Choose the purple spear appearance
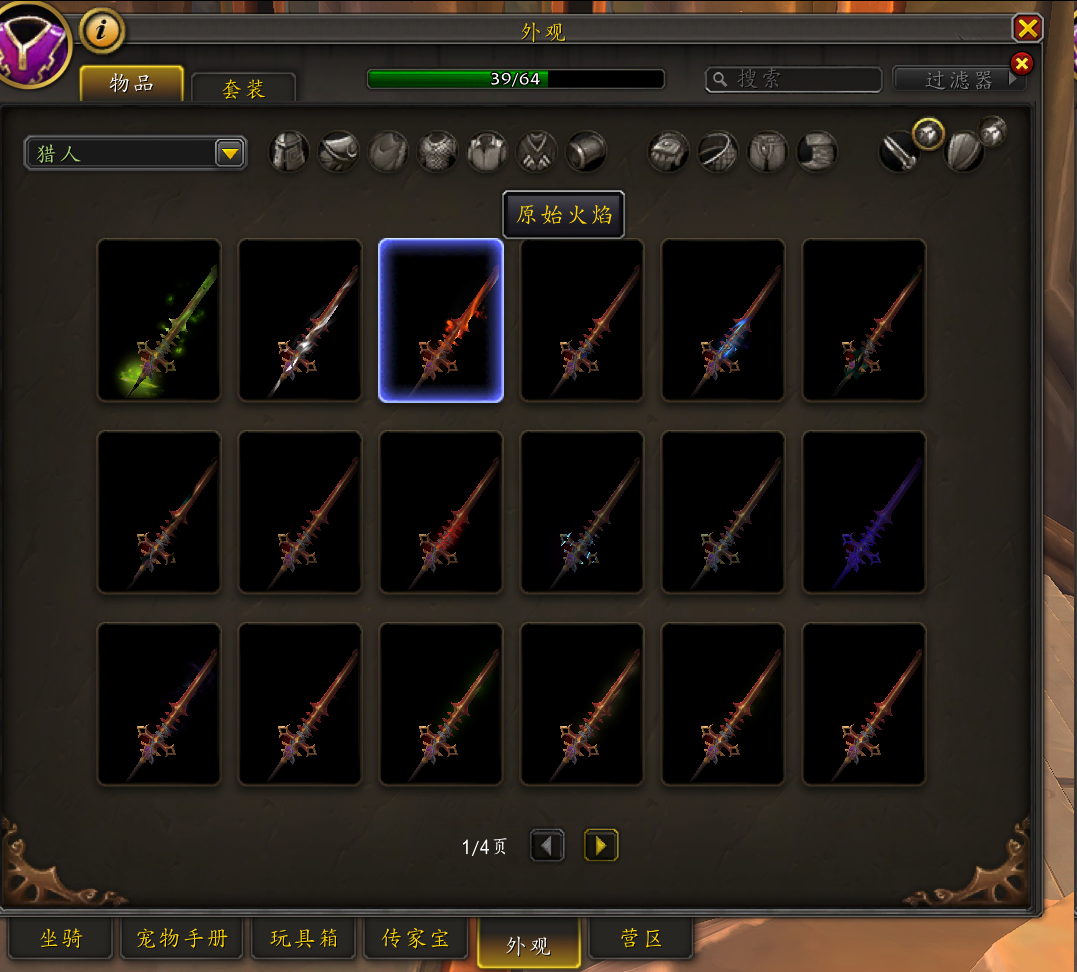 coord(863,512)
